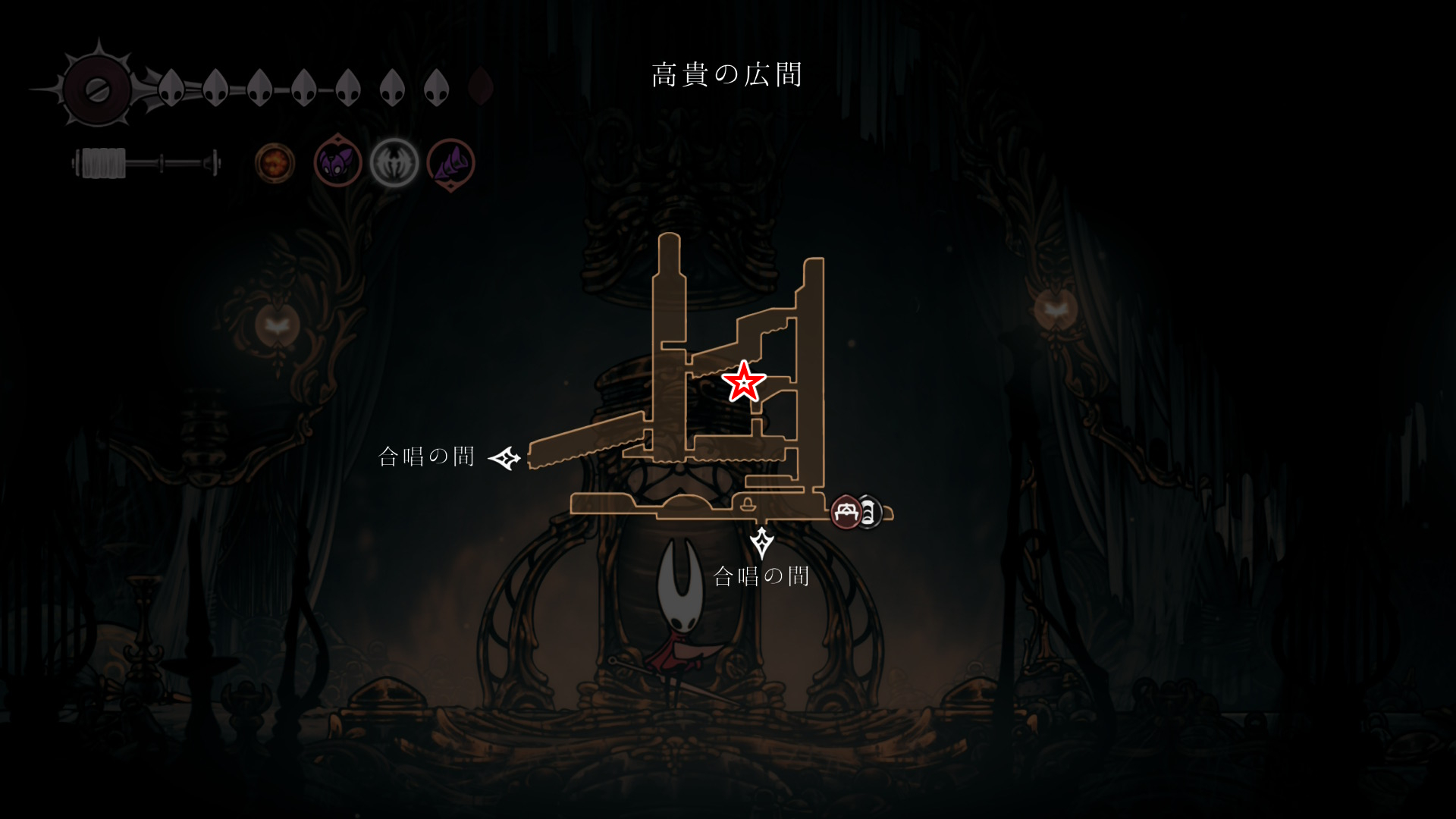
Task: Choose the purple insect-head tool icon
Action: click(337, 162)
